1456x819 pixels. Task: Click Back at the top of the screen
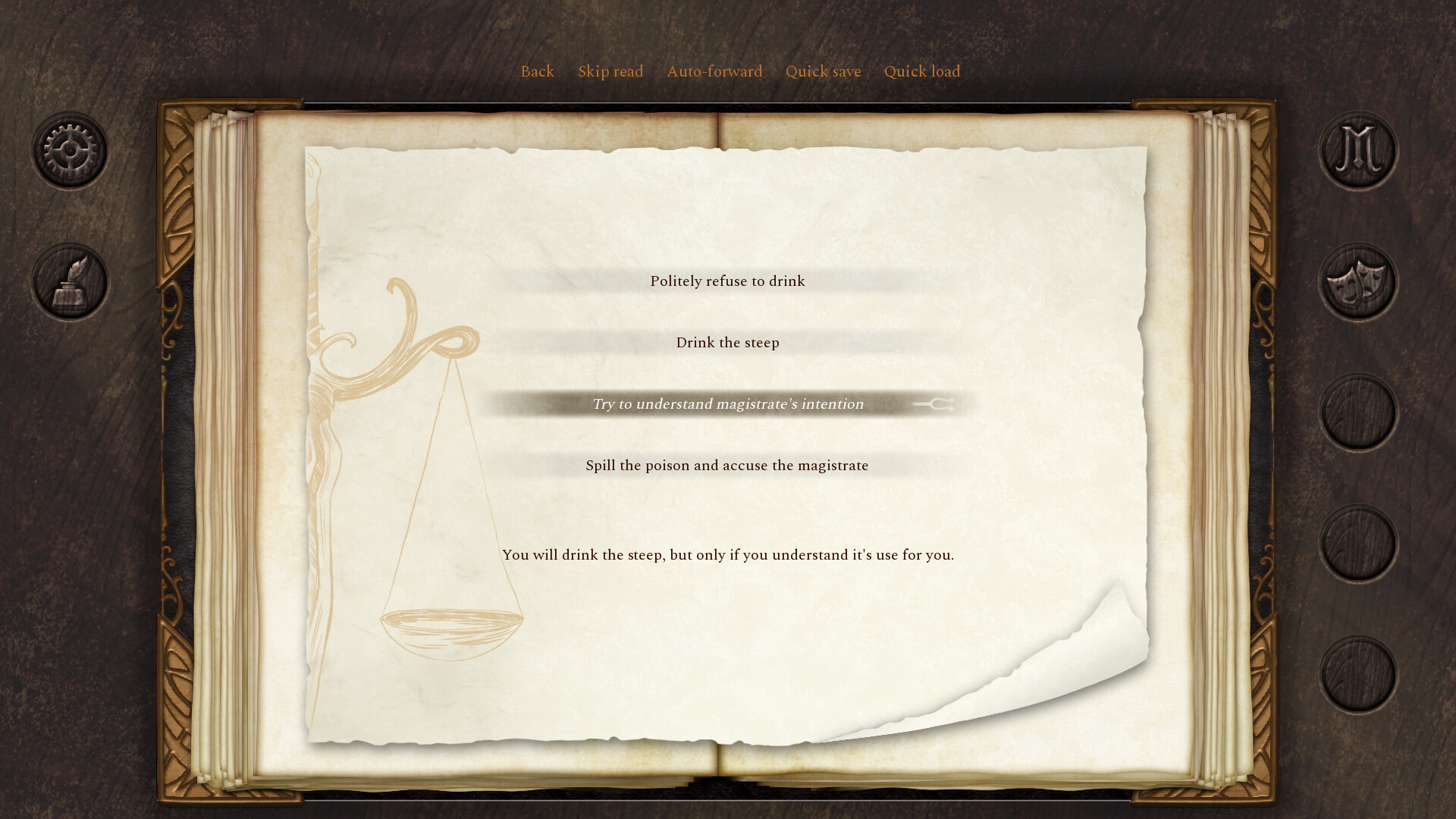coord(537,71)
